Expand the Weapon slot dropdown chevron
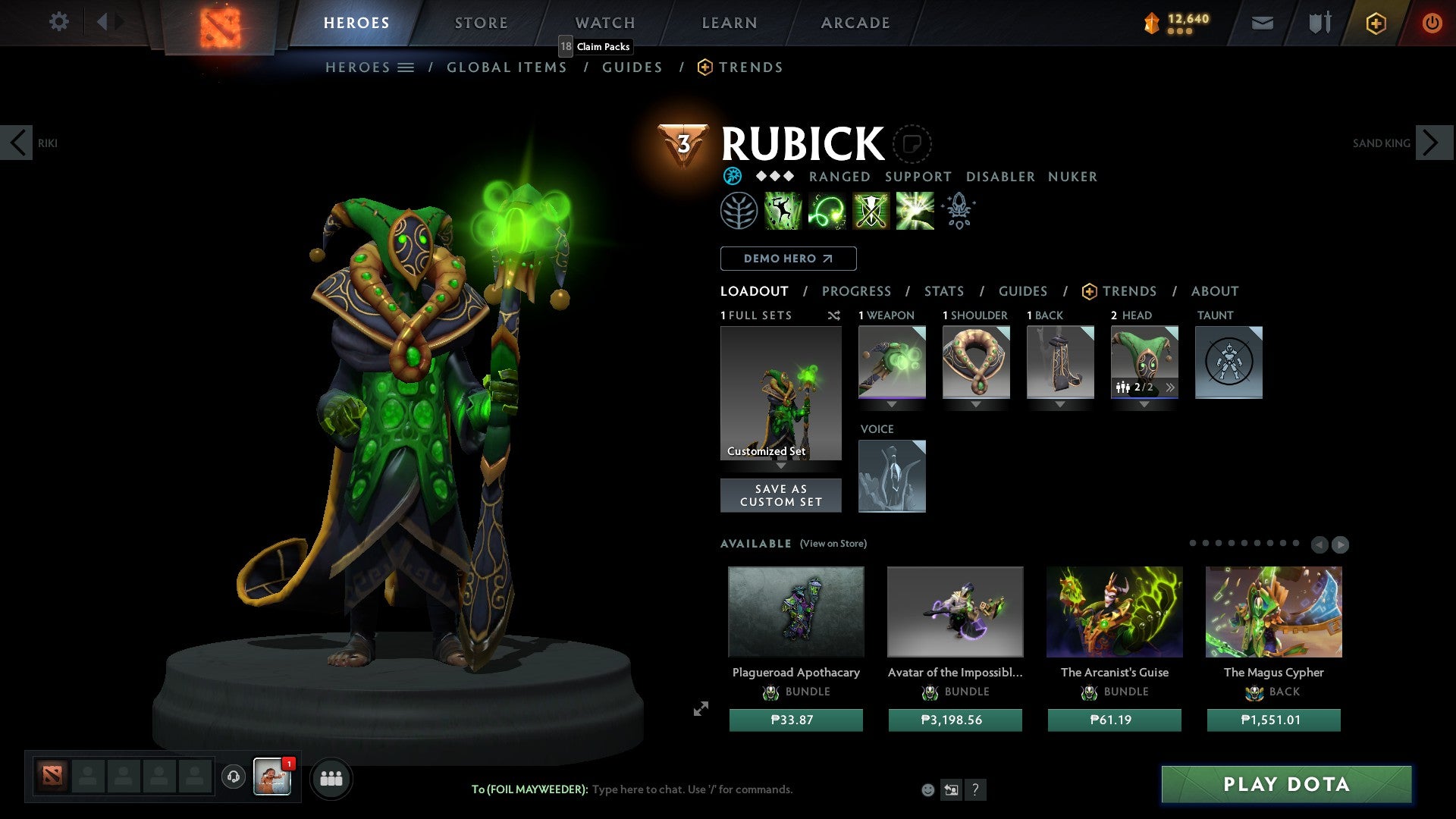 coord(892,404)
